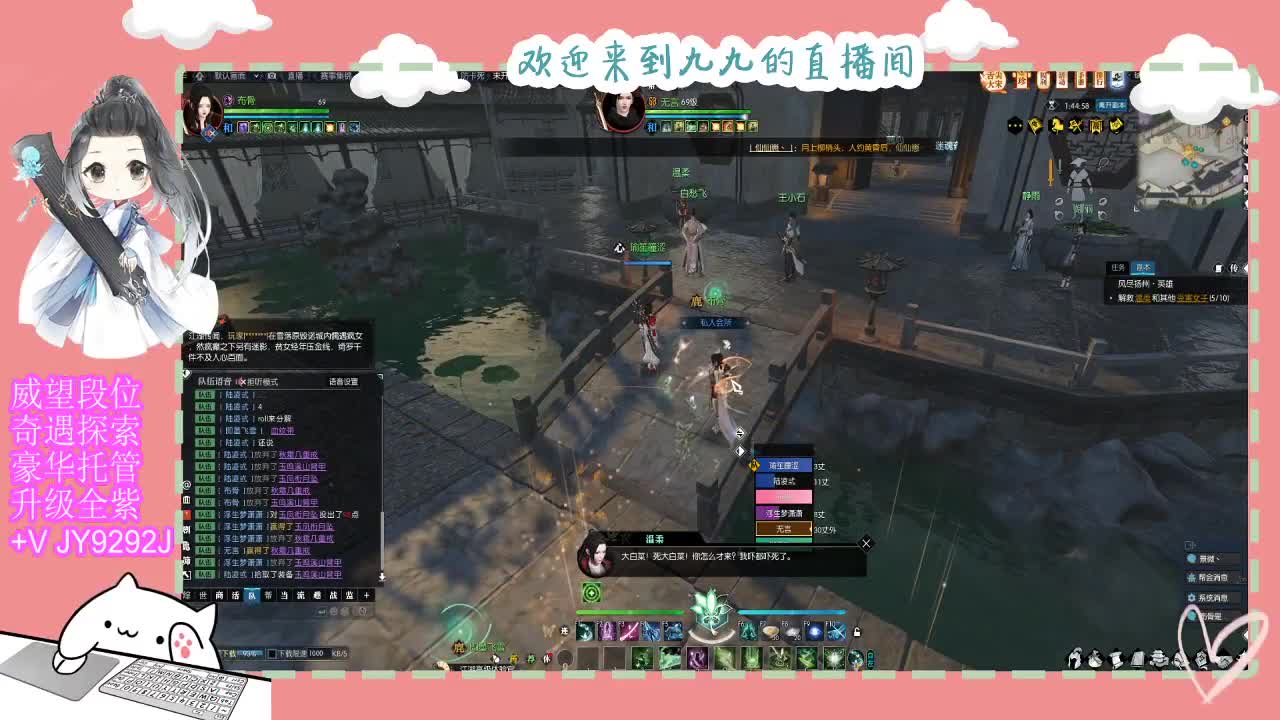Click the horse activity icon below the dungeon timer
Image resolution: width=1280 pixels, height=720 pixels.
(x=1057, y=125)
